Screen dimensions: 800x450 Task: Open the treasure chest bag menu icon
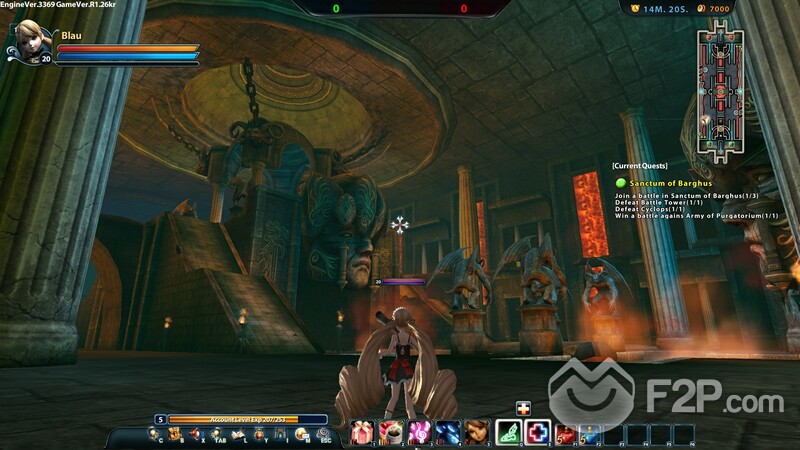177,434
